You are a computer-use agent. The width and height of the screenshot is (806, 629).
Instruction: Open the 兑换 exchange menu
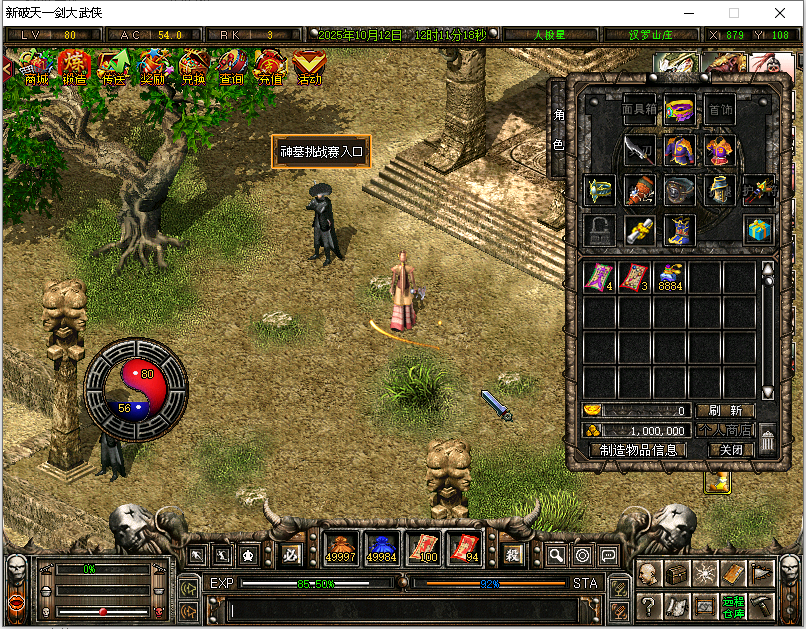coord(193,68)
